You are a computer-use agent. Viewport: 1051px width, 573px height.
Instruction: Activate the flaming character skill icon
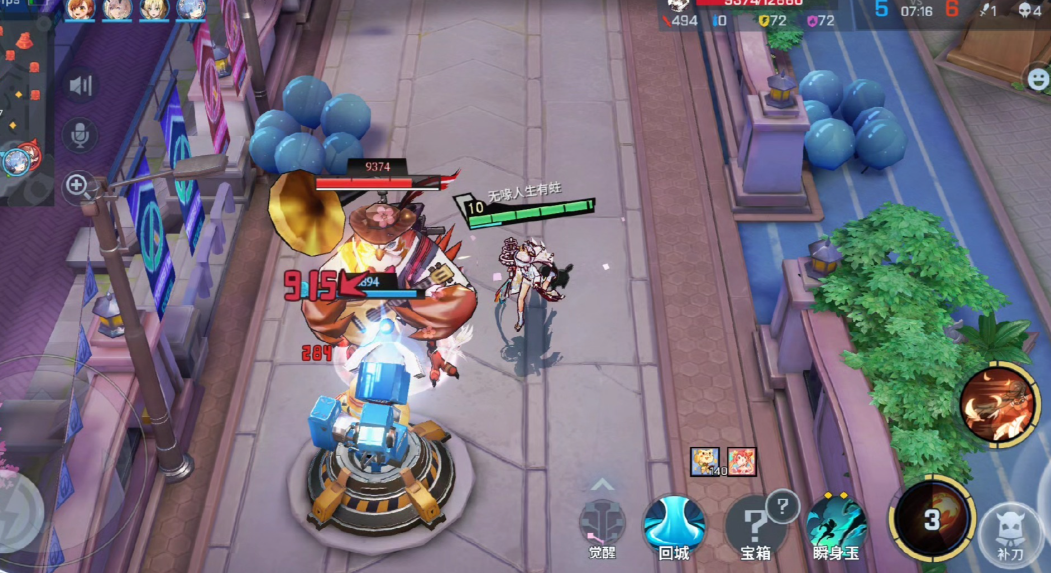click(x=998, y=403)
